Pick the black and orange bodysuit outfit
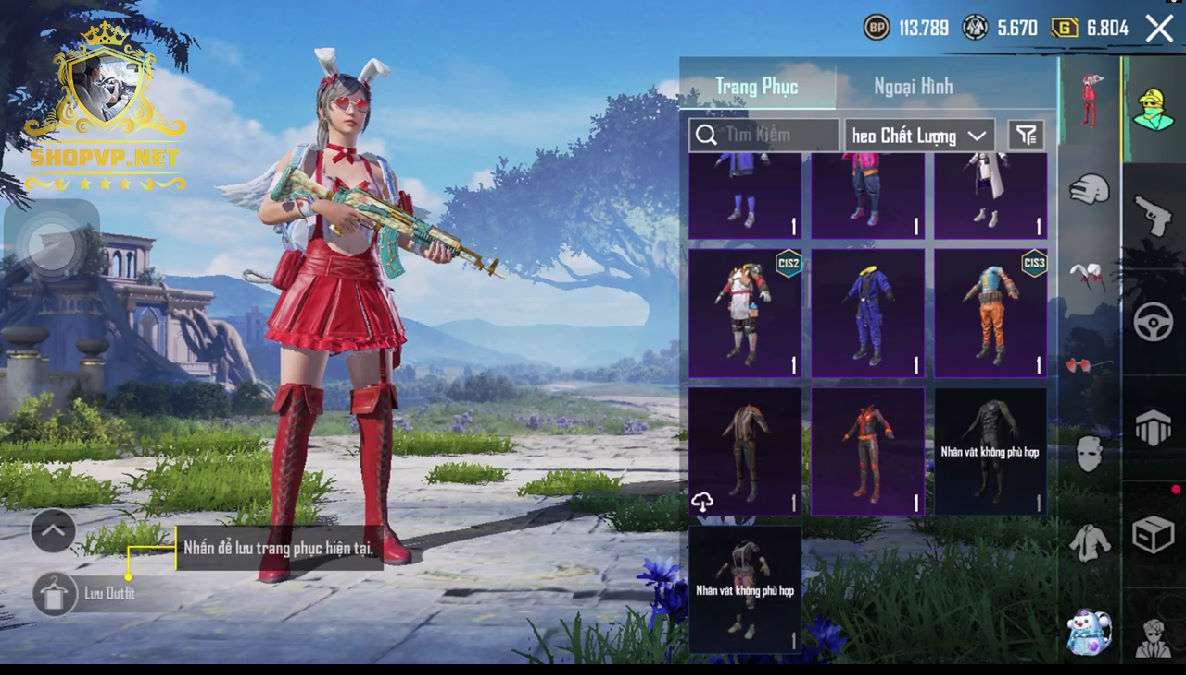The width and height of the screenshot is (1186, 675). (867, 451)
